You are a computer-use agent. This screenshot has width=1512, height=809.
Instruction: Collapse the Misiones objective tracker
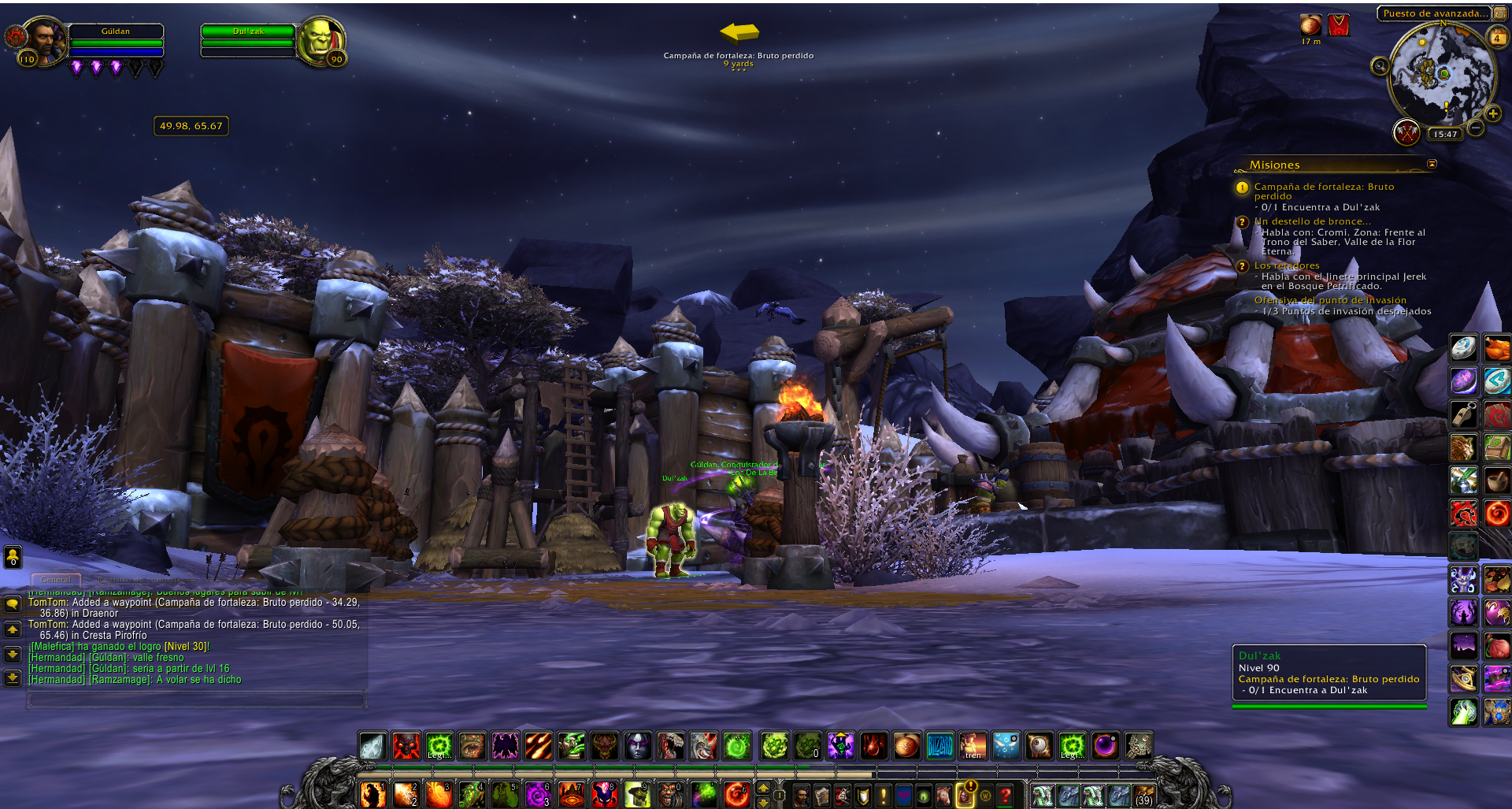pyautogui.click(x=1432, y=164)
